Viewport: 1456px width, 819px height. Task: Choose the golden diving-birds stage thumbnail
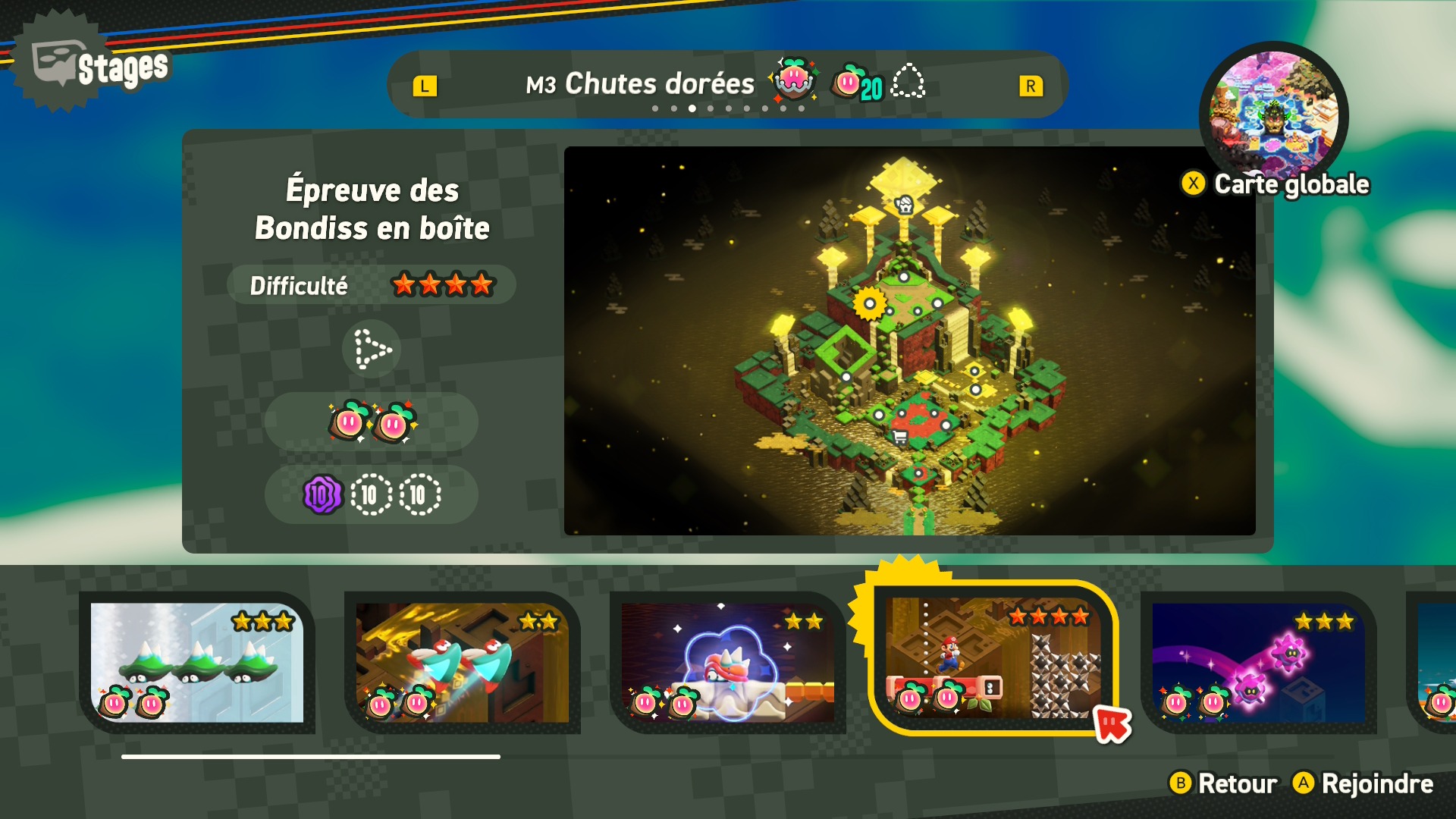pyautogui.click(x=463, y=662)
